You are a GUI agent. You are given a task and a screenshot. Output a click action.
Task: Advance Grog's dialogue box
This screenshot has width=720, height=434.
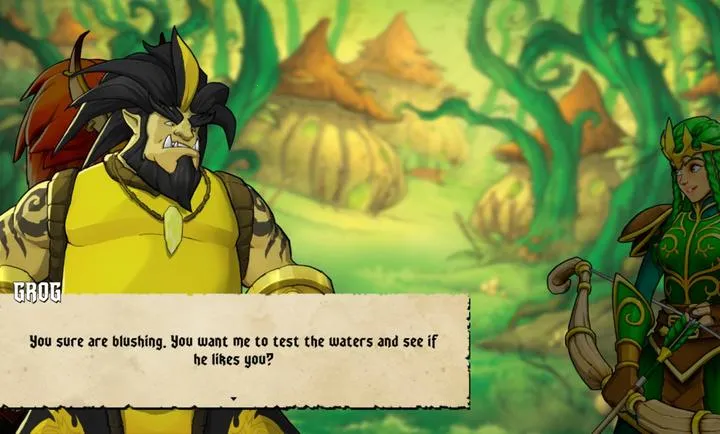click(x=234, y=350)
